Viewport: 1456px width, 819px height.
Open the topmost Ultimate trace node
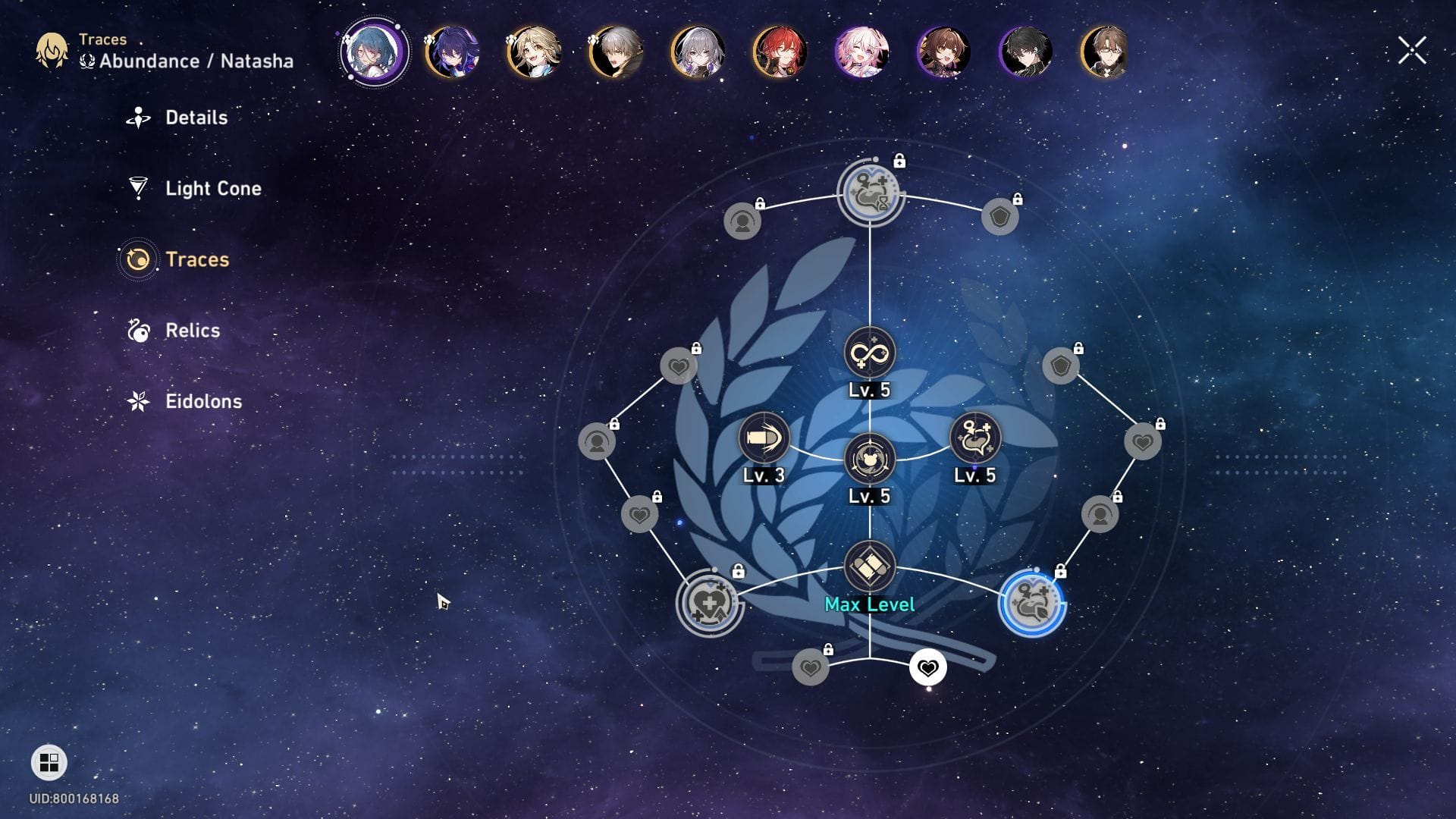click(870, 193)
